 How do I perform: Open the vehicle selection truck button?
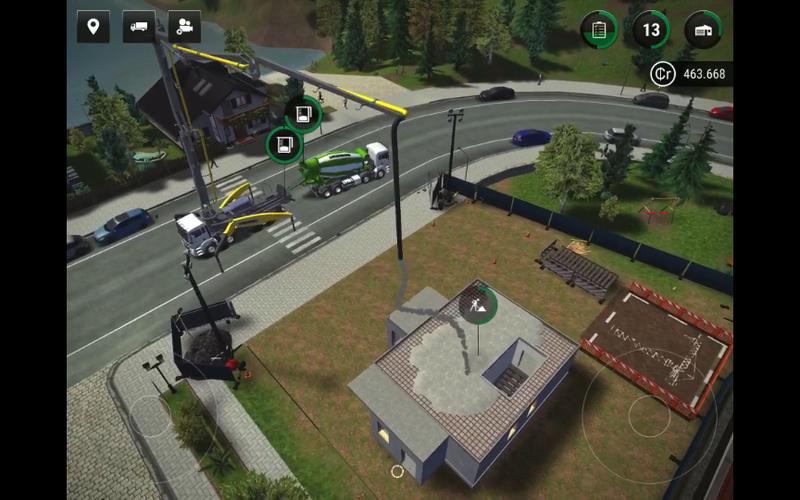139,26
